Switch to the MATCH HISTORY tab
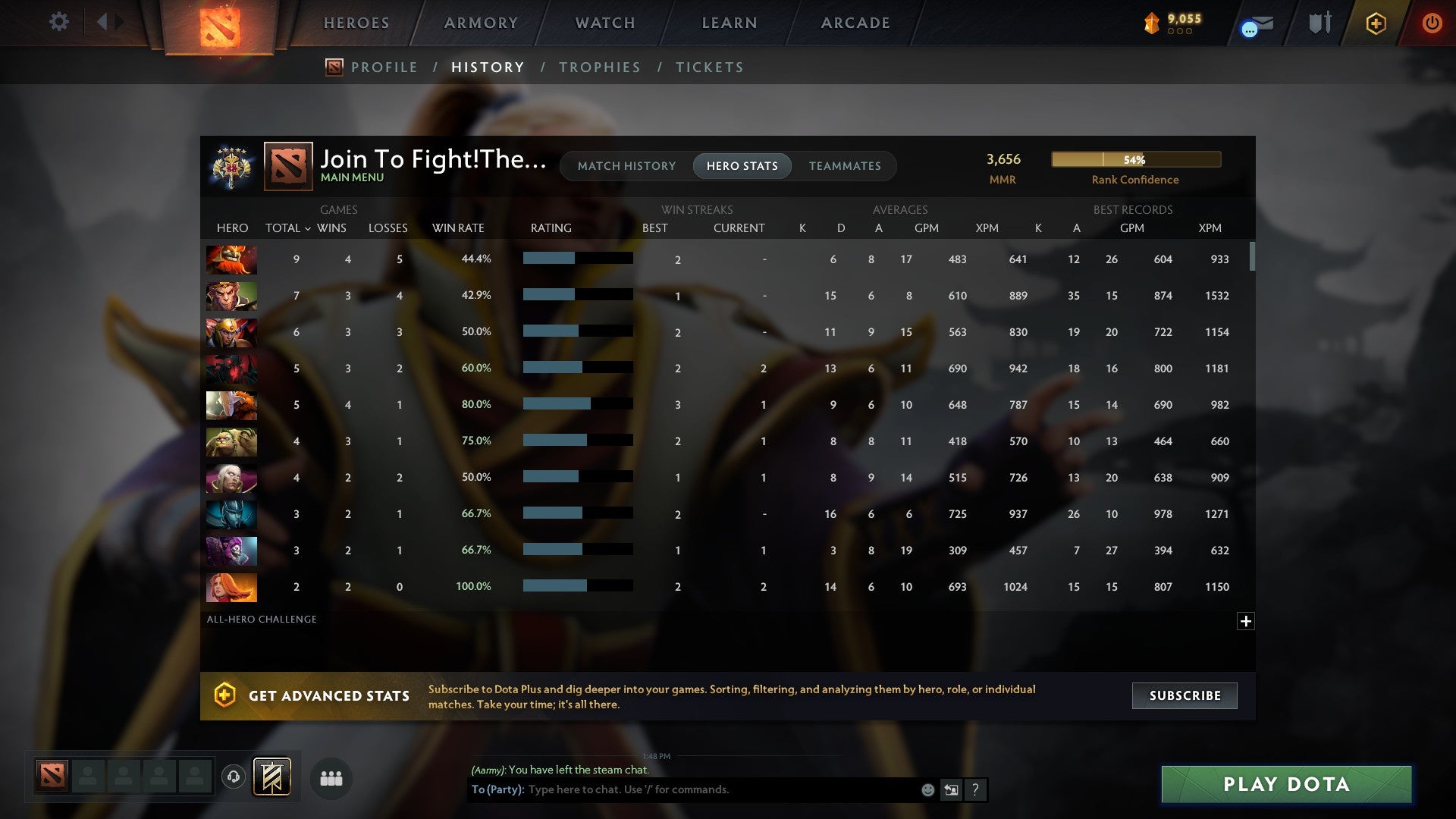This screenshot has width=1456, height=819. (x=626, y=165)
